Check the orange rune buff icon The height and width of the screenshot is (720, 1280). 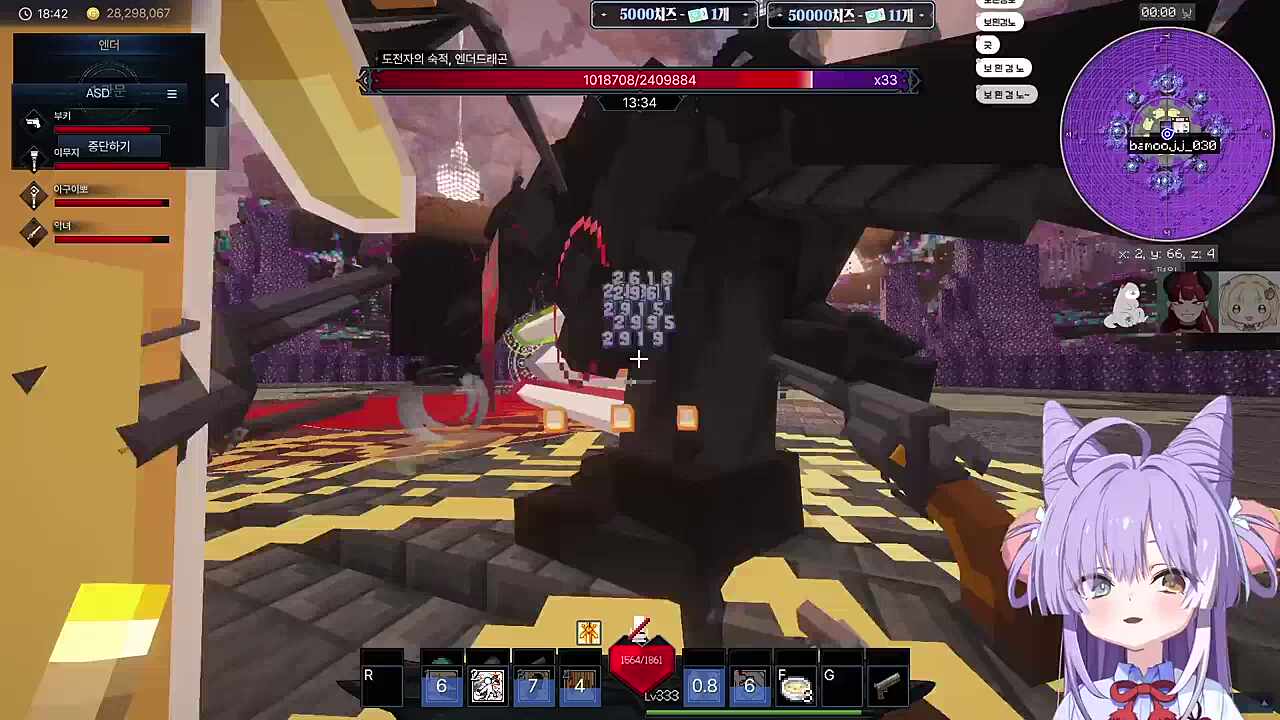pos(588,632)
